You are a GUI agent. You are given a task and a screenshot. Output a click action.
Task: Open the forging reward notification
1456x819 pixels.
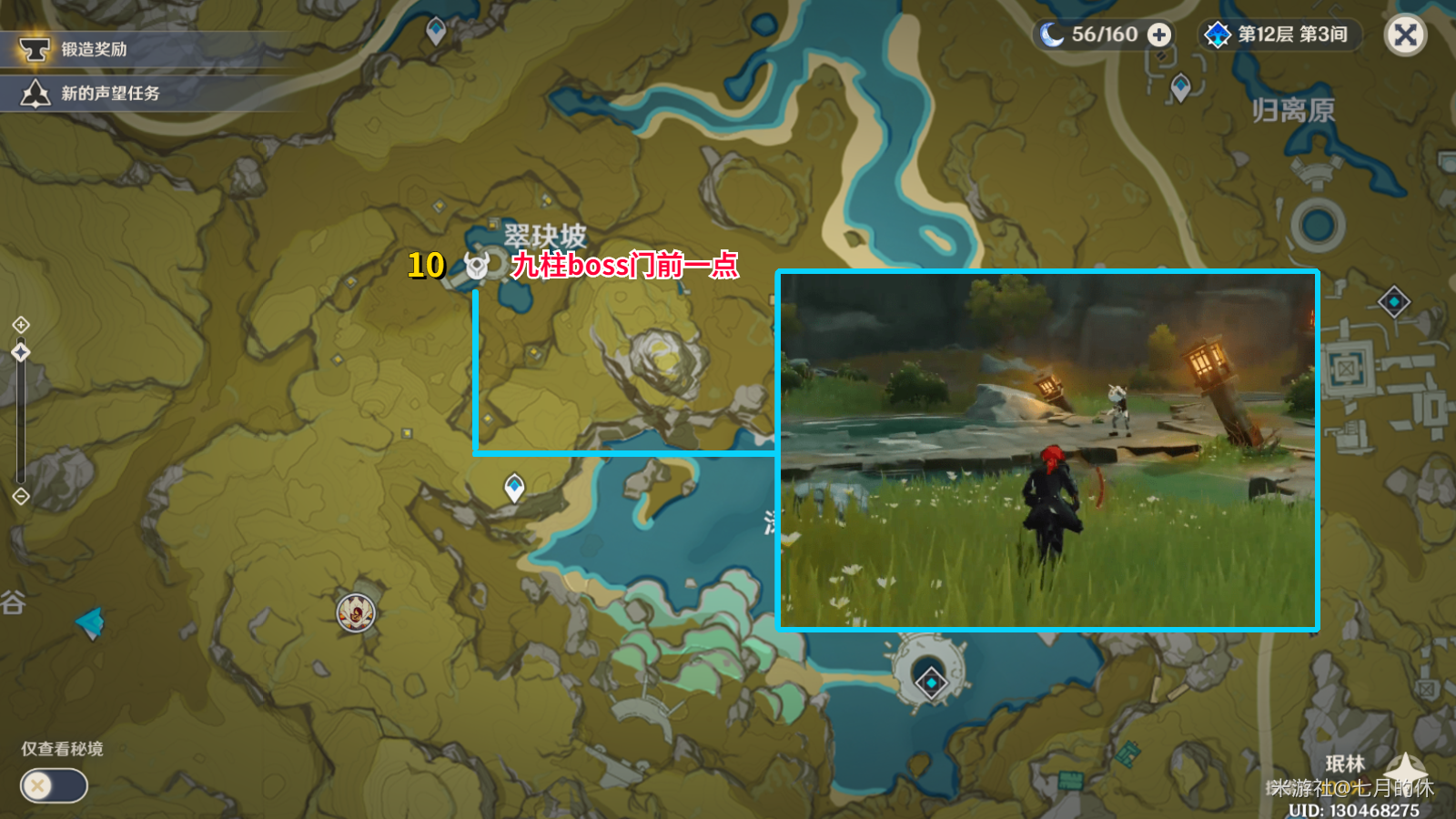click(x=93, y=49)
